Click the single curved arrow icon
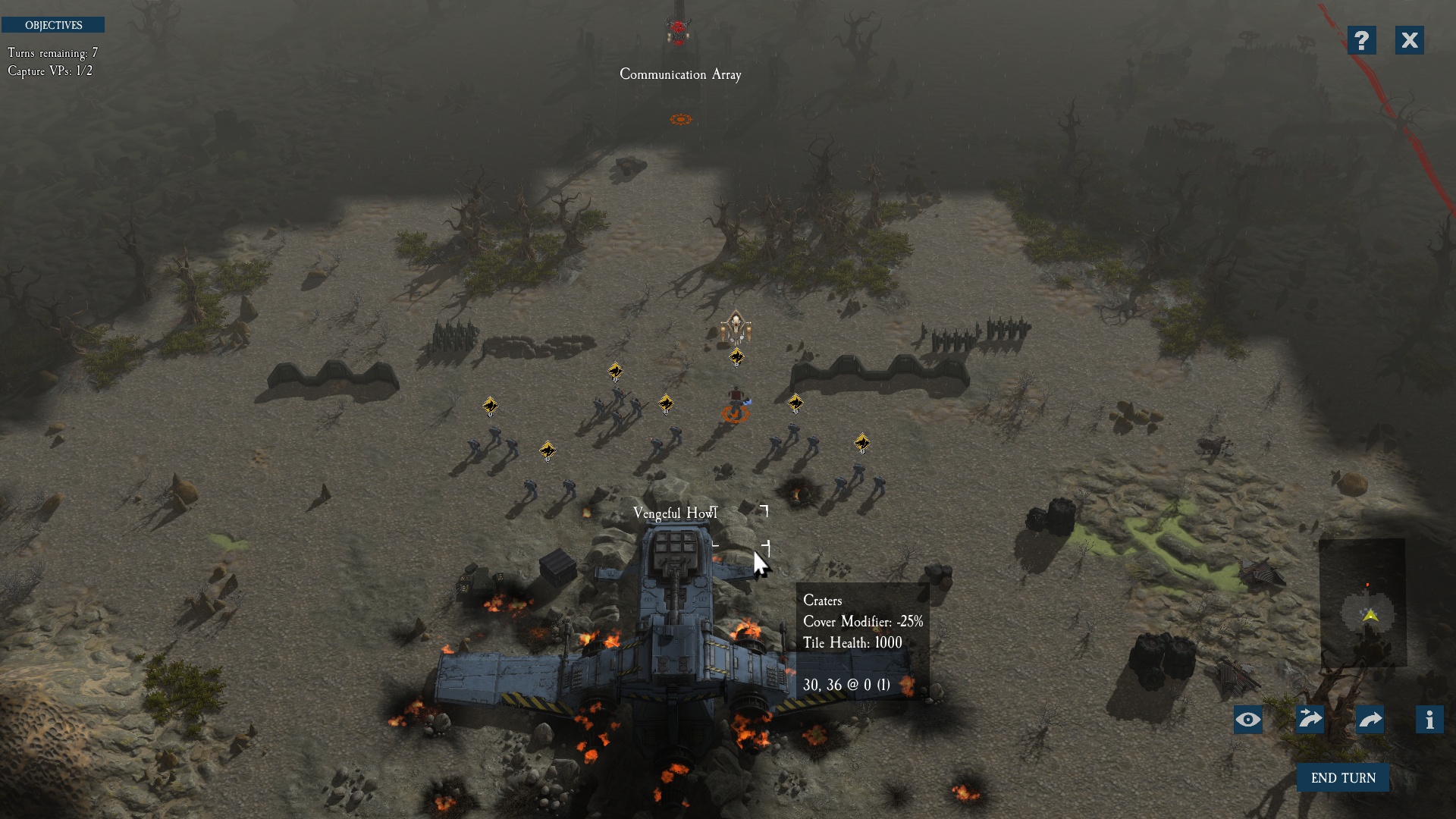1456x819 pixels. click(1370, 720)
